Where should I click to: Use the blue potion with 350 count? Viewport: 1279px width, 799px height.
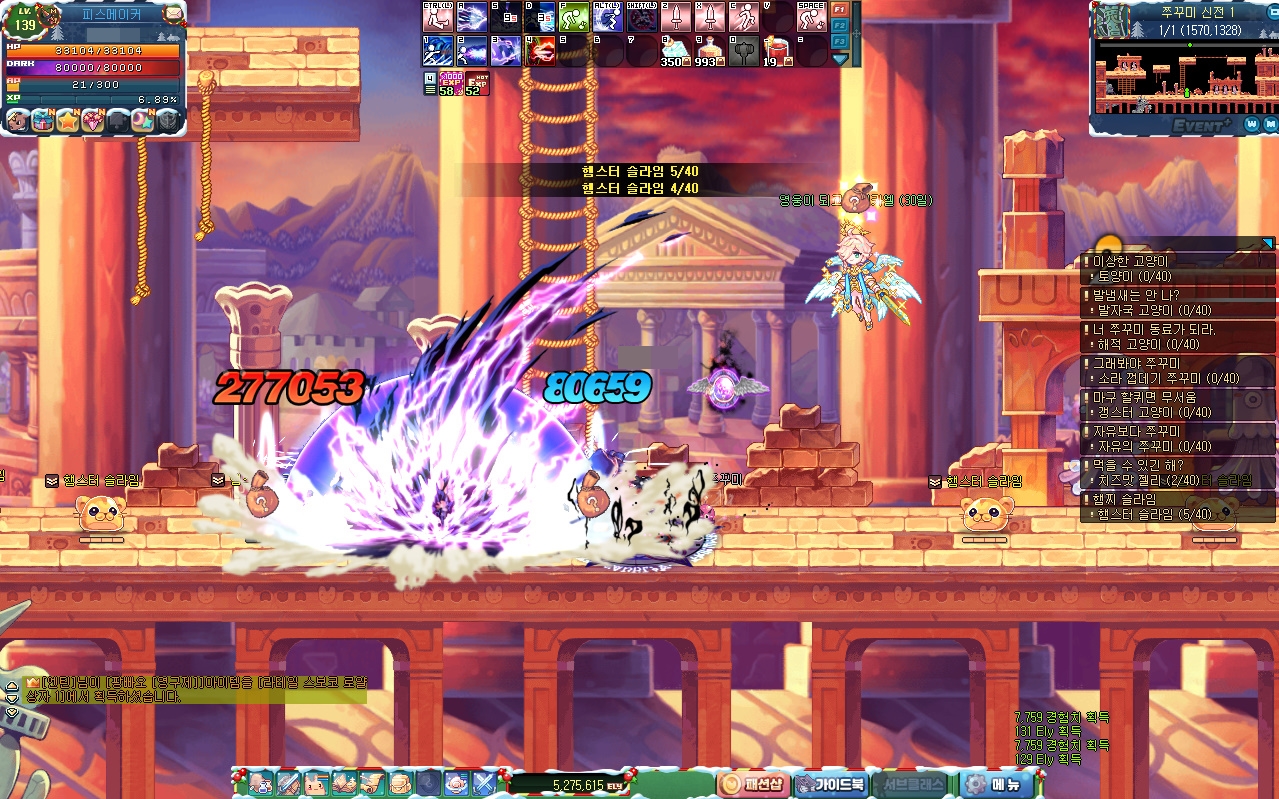pos(674,51)
